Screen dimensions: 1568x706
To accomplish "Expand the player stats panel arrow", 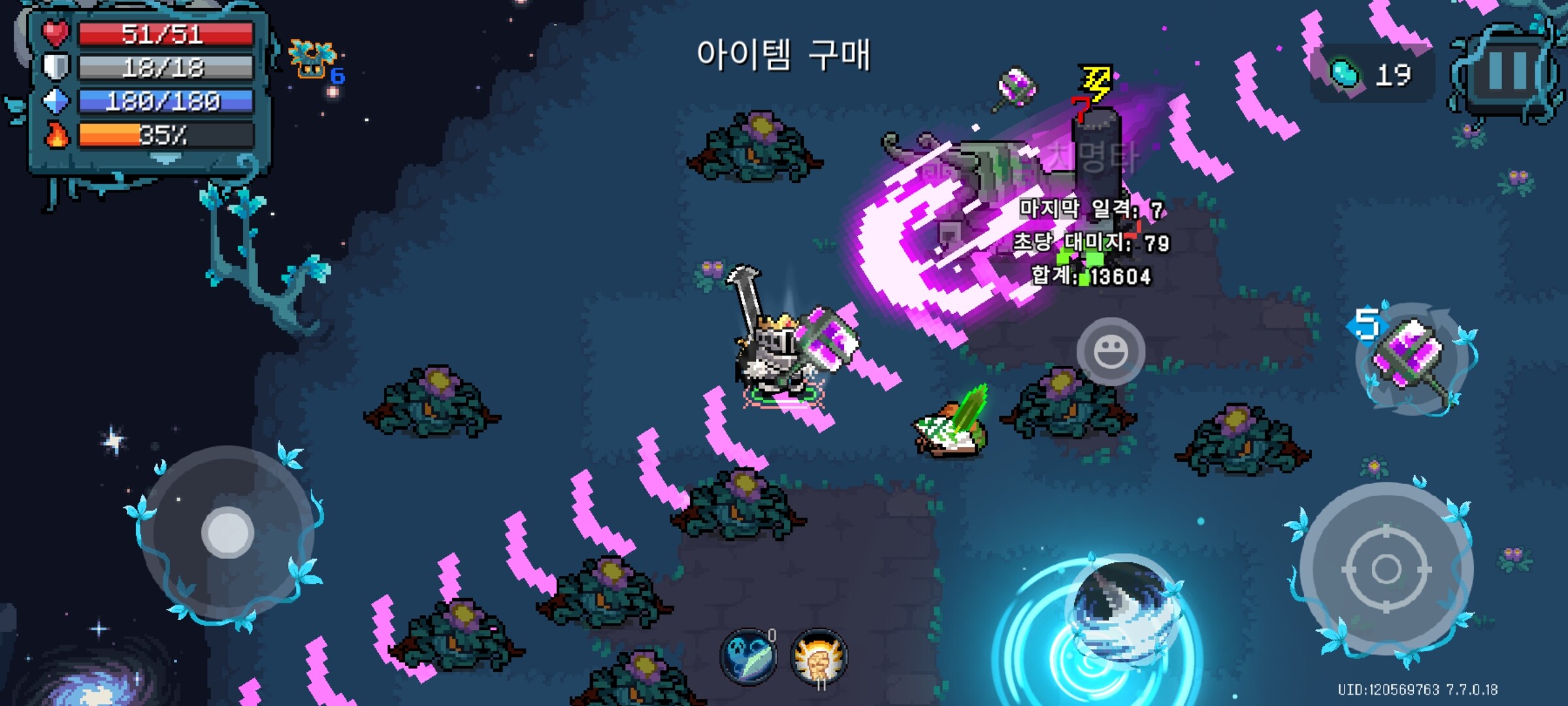I will point(166,158).
